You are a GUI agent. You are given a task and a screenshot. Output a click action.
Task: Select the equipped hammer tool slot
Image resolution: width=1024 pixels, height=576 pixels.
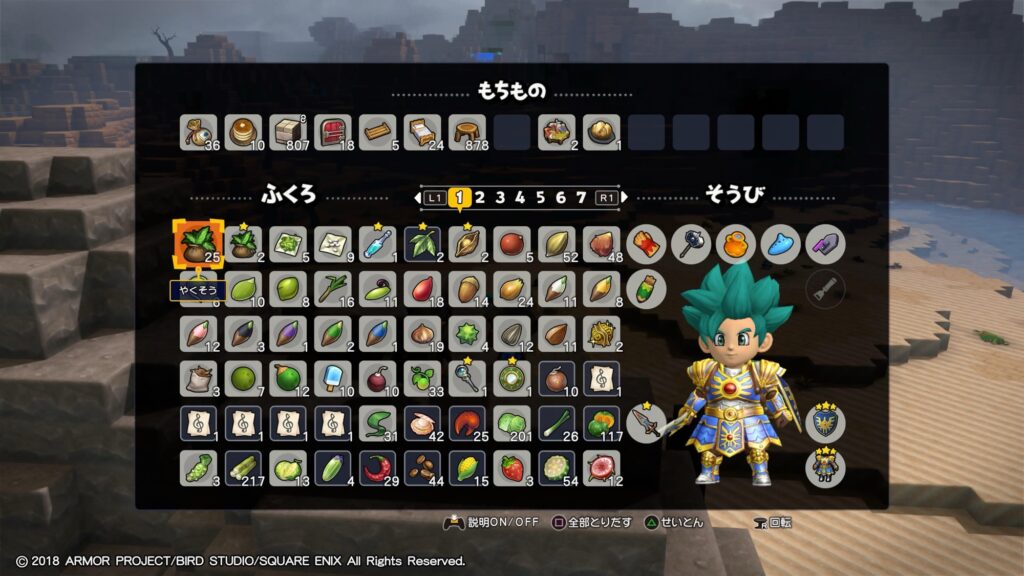(x=690, y=244)
